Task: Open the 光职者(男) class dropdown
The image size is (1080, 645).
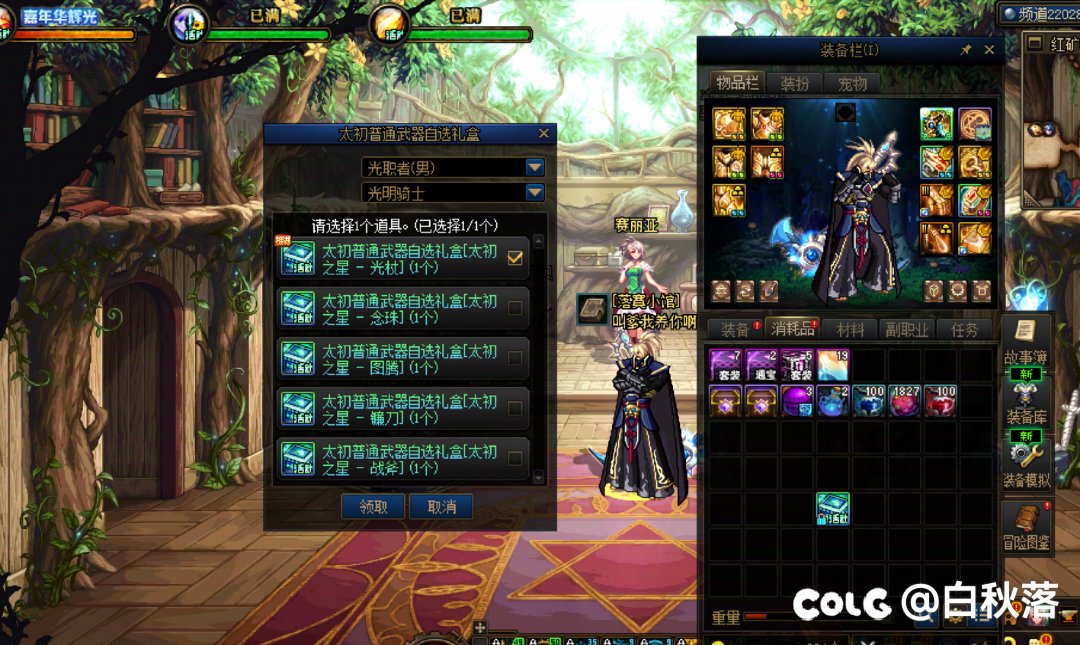Action: 535,168
